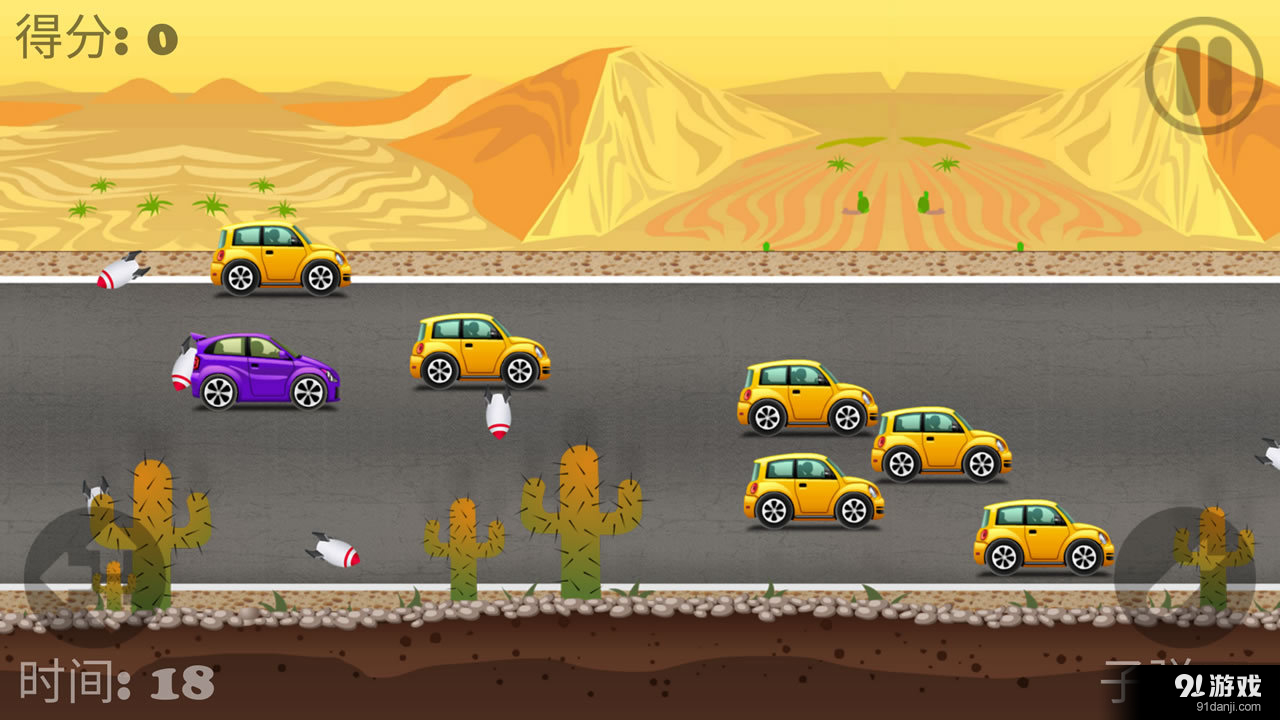Pause the game with the pause button

click(x=1204, y=75)
